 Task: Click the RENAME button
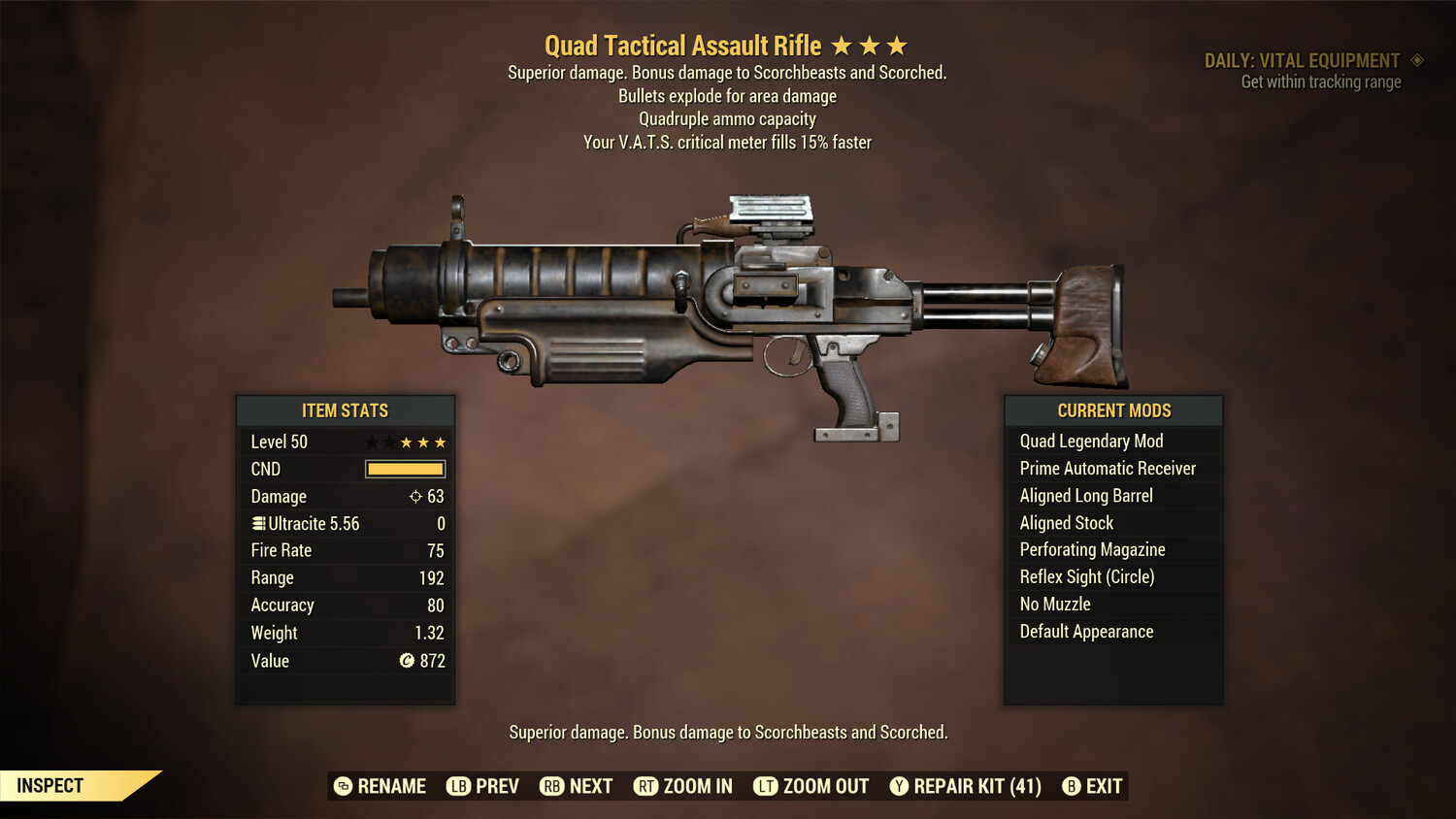pos(392,786)
